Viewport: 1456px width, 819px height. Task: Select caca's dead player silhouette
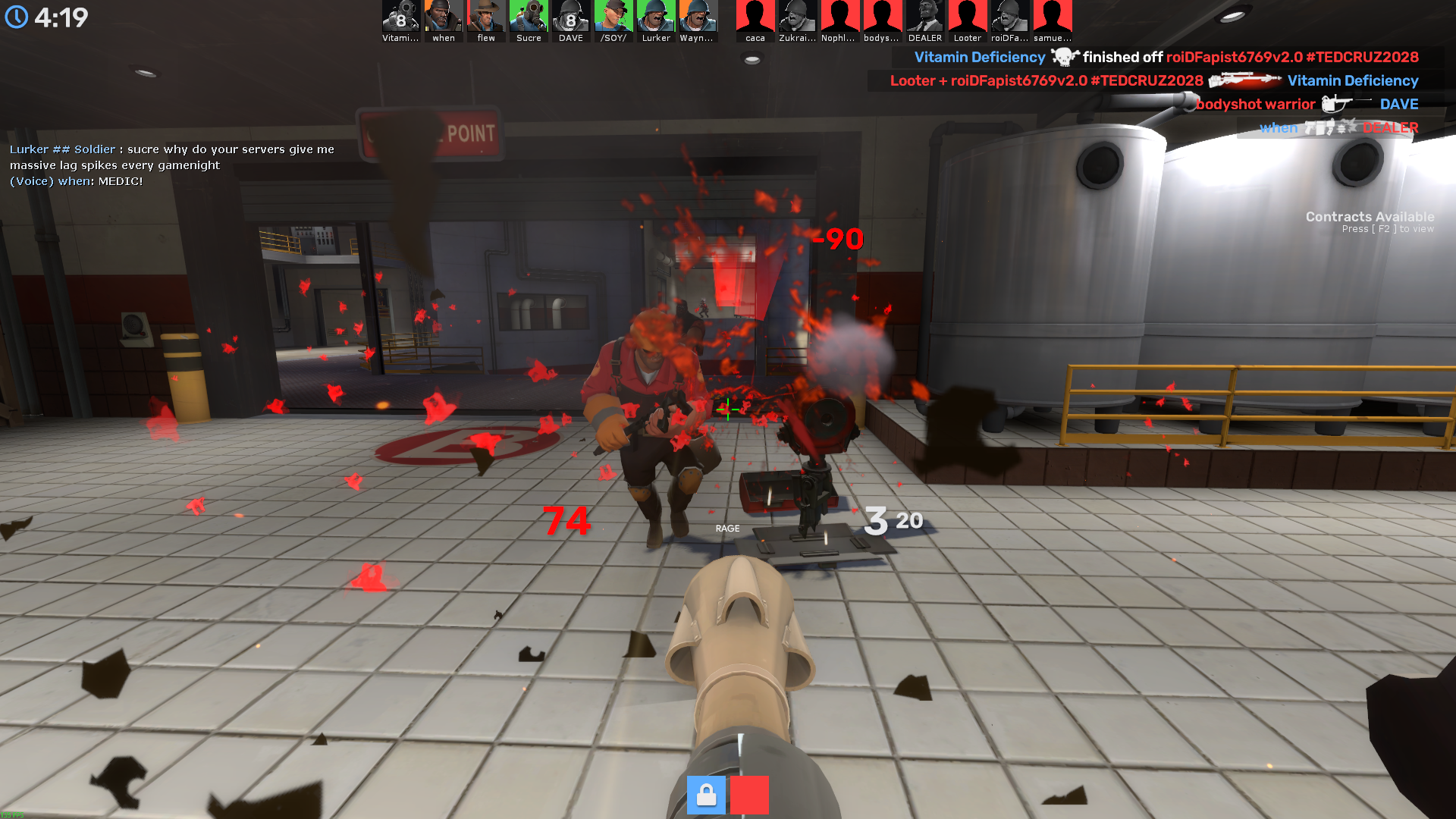pos(755,17)
